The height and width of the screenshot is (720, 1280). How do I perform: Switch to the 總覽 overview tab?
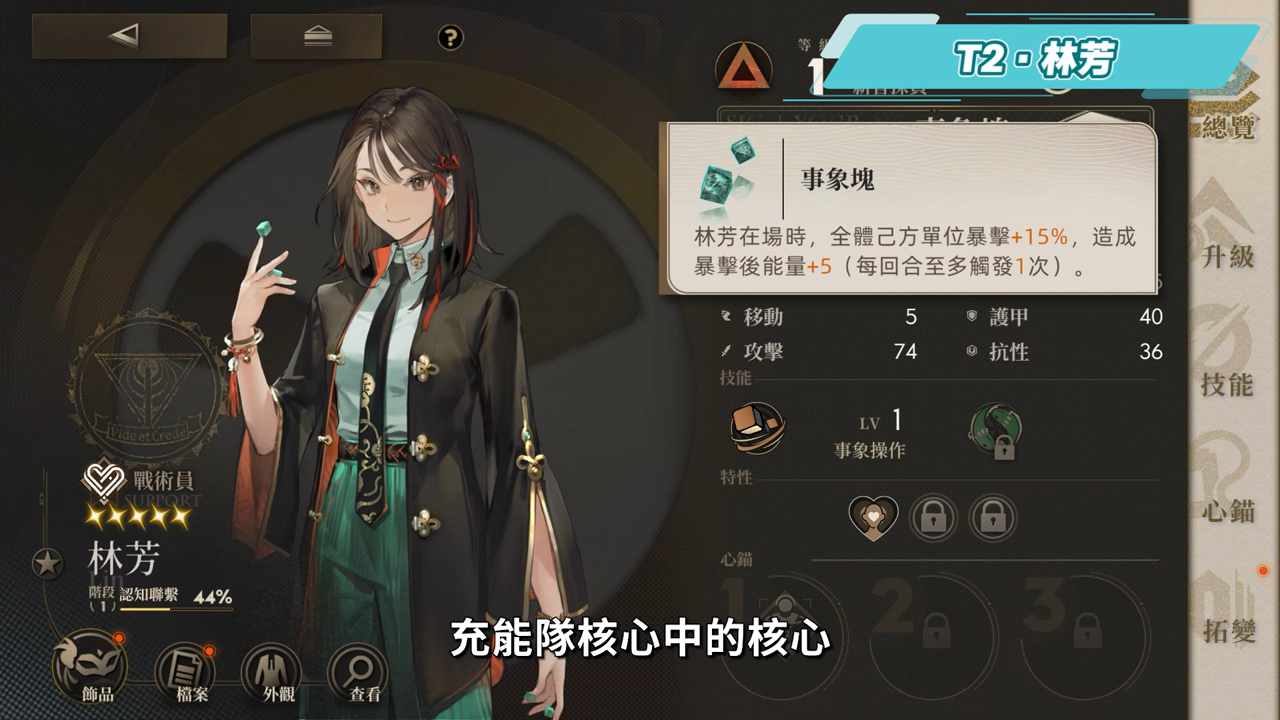tap(1228, 108)
